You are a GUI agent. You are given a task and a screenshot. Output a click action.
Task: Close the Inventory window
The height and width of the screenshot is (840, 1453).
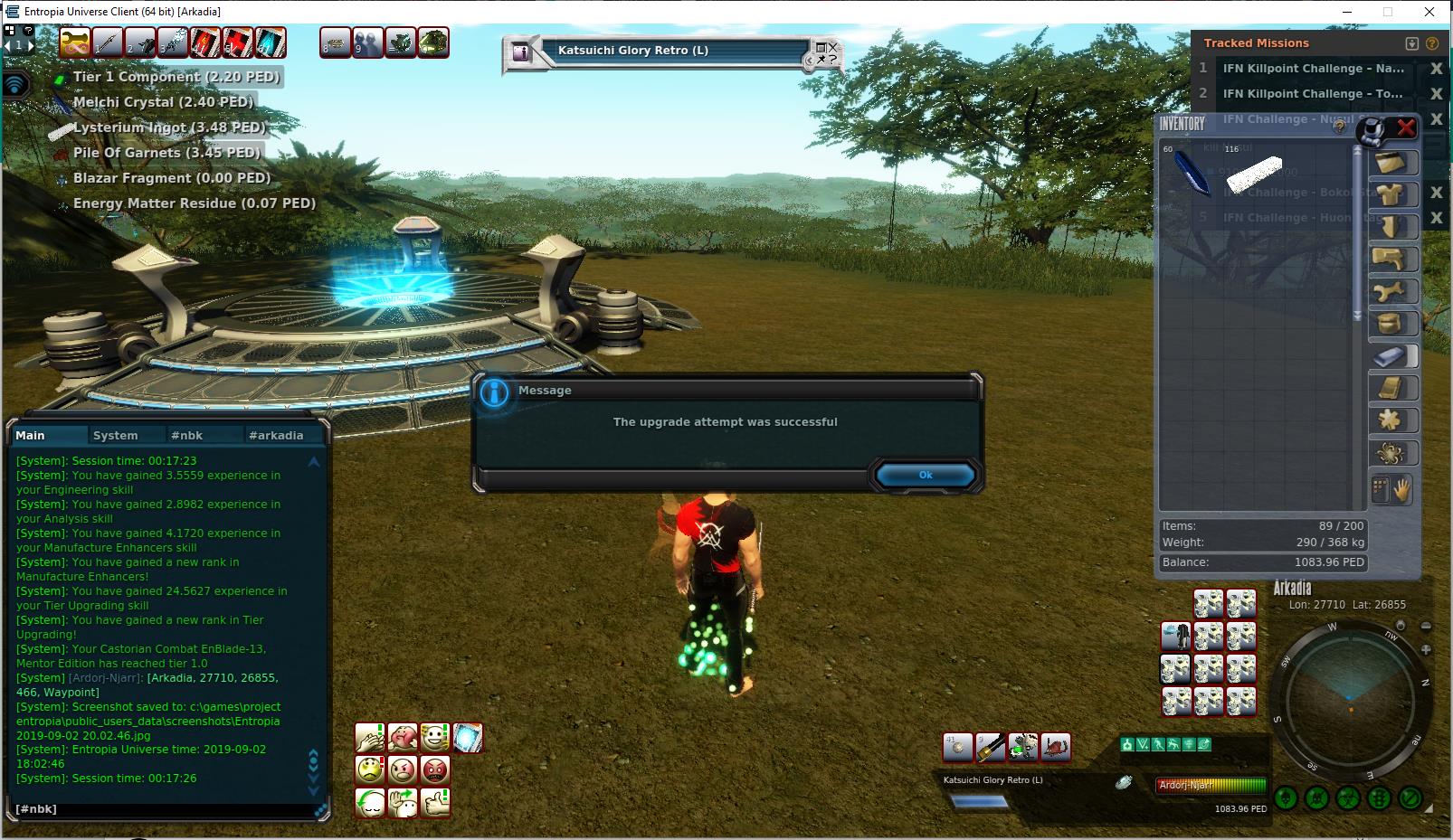tap(1405, 127)
